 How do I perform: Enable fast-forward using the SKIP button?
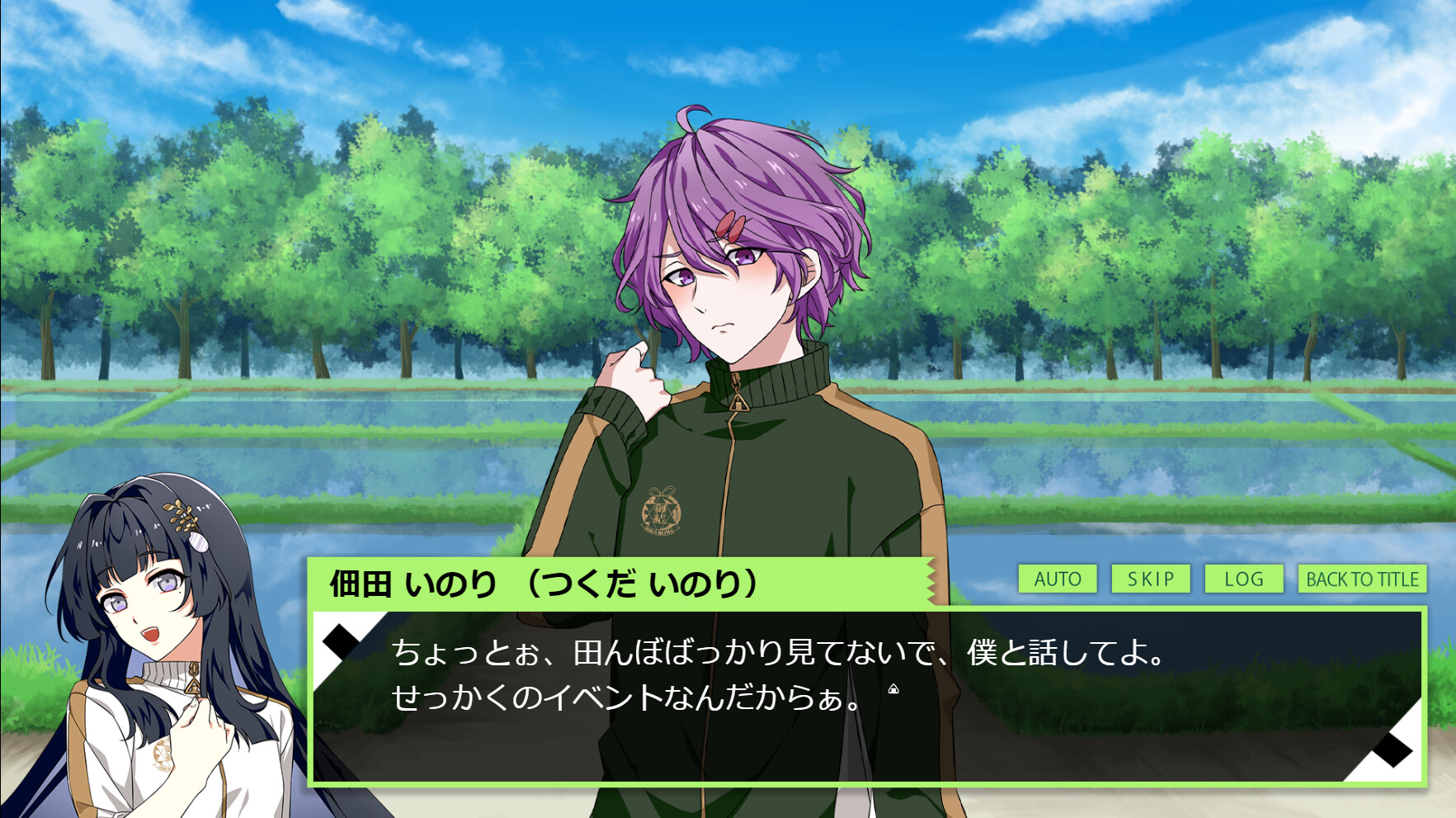point(1151,579)
